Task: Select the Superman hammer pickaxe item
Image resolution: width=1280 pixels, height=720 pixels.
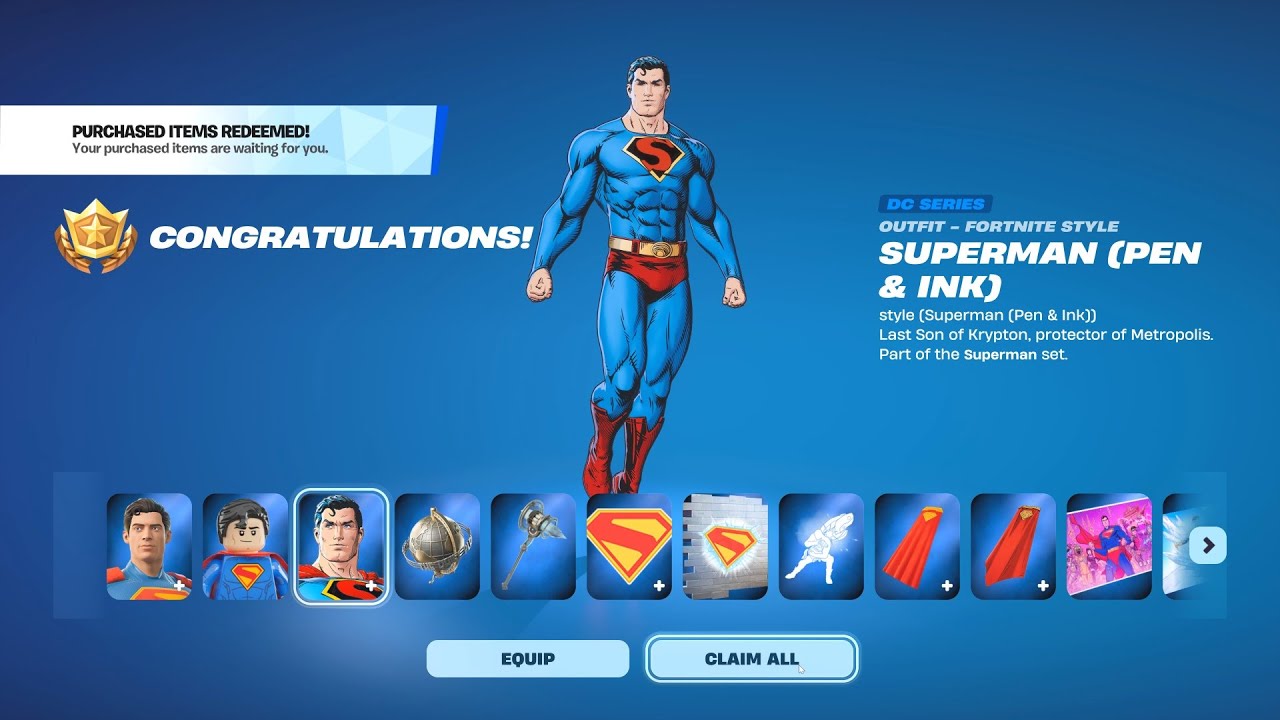Action: [532, 545]
